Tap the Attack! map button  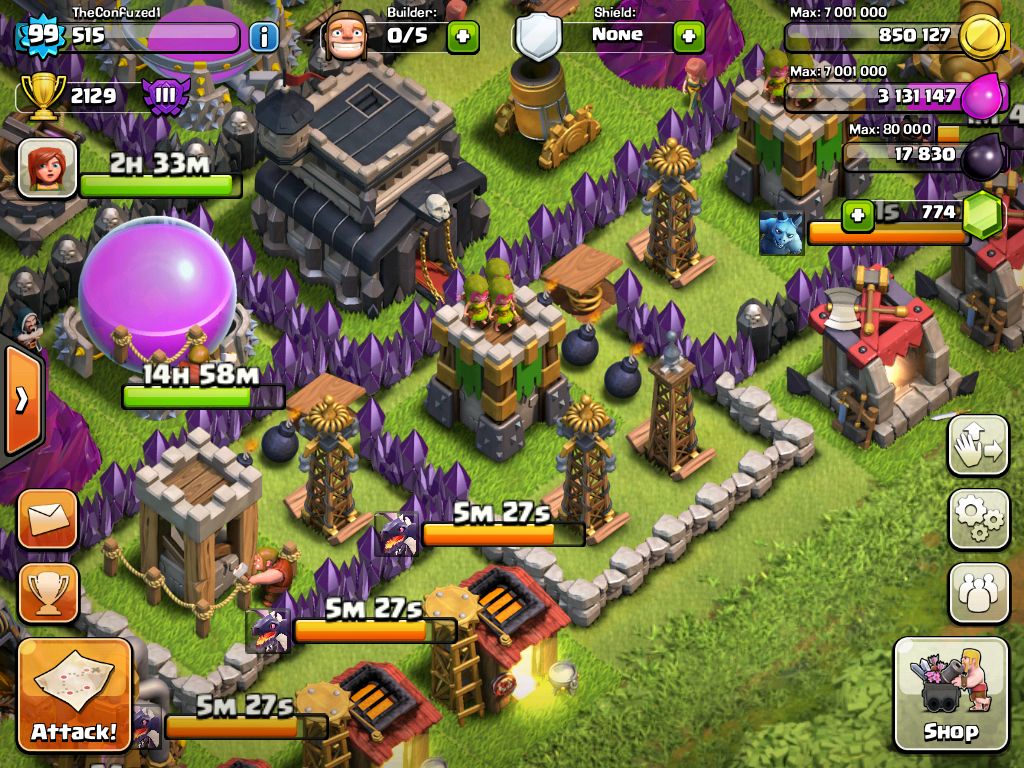[74, 695]
